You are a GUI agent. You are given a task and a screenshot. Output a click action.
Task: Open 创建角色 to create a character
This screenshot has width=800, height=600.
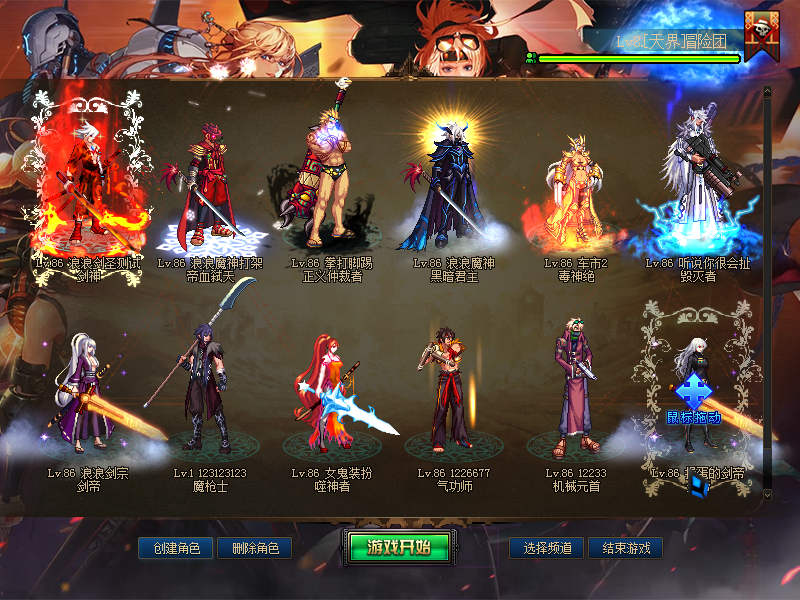(176, 548)
